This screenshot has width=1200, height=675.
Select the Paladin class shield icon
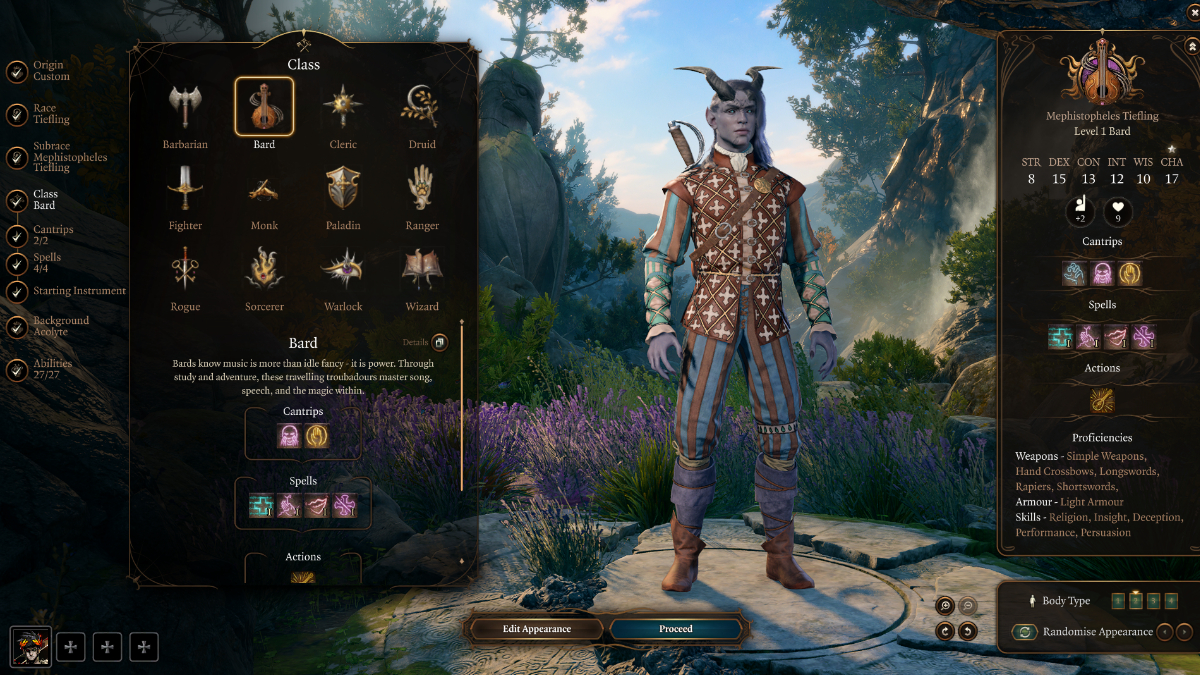tap(343, 188)
